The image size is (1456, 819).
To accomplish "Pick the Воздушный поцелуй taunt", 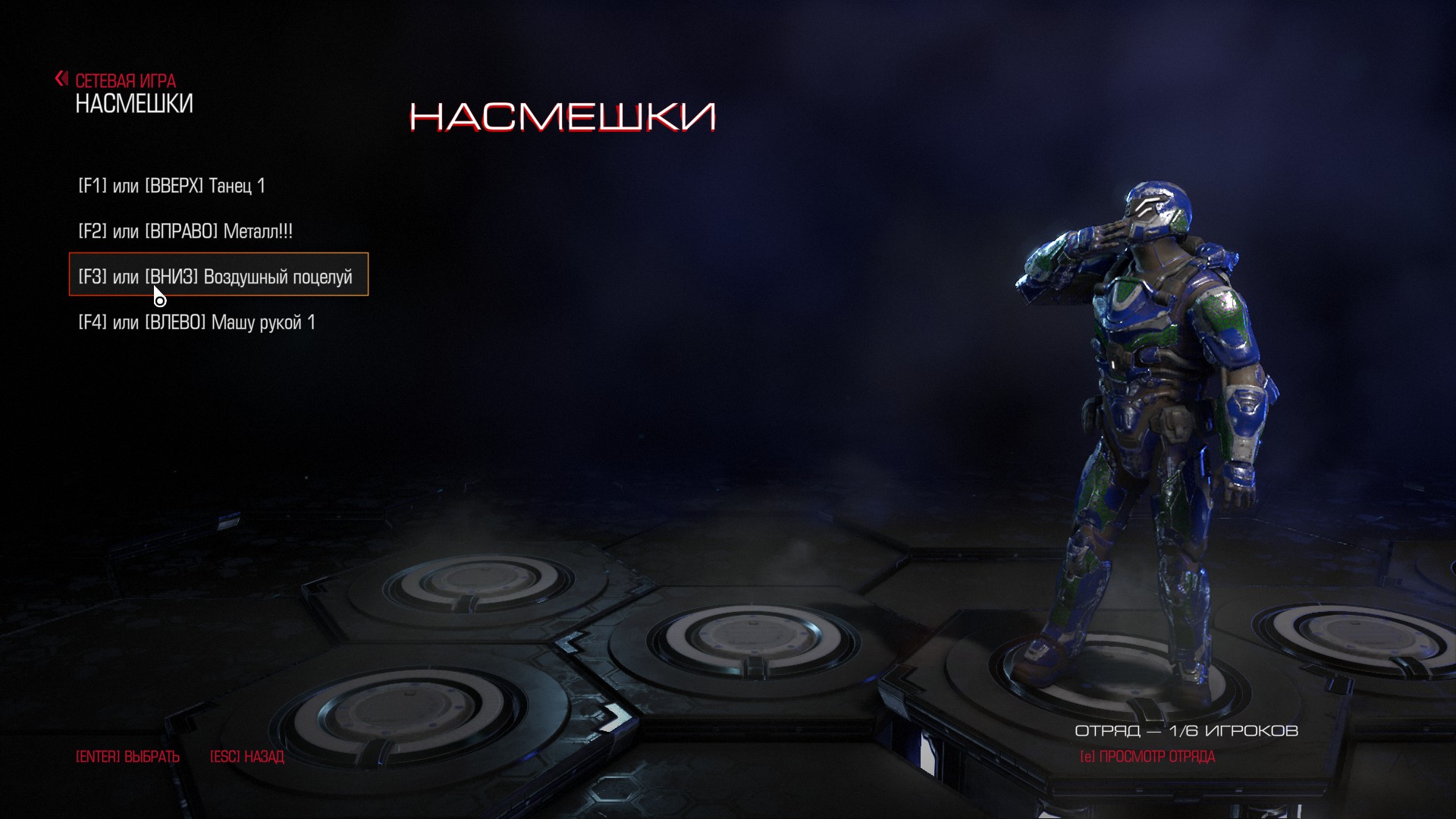I will click(216, 277).
